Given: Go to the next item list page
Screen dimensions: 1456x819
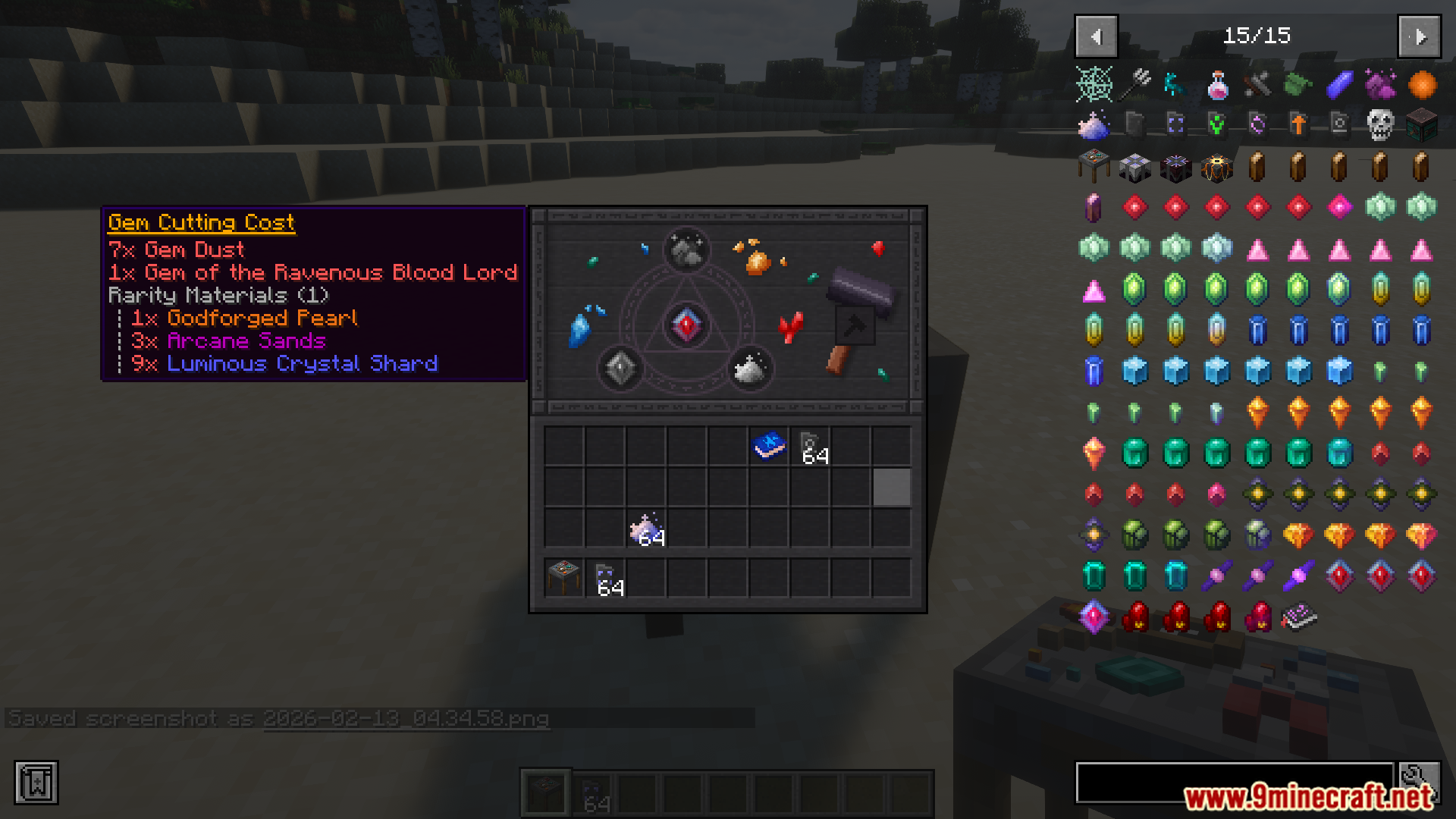Looking at the screenshot, I should point(1419,36).
